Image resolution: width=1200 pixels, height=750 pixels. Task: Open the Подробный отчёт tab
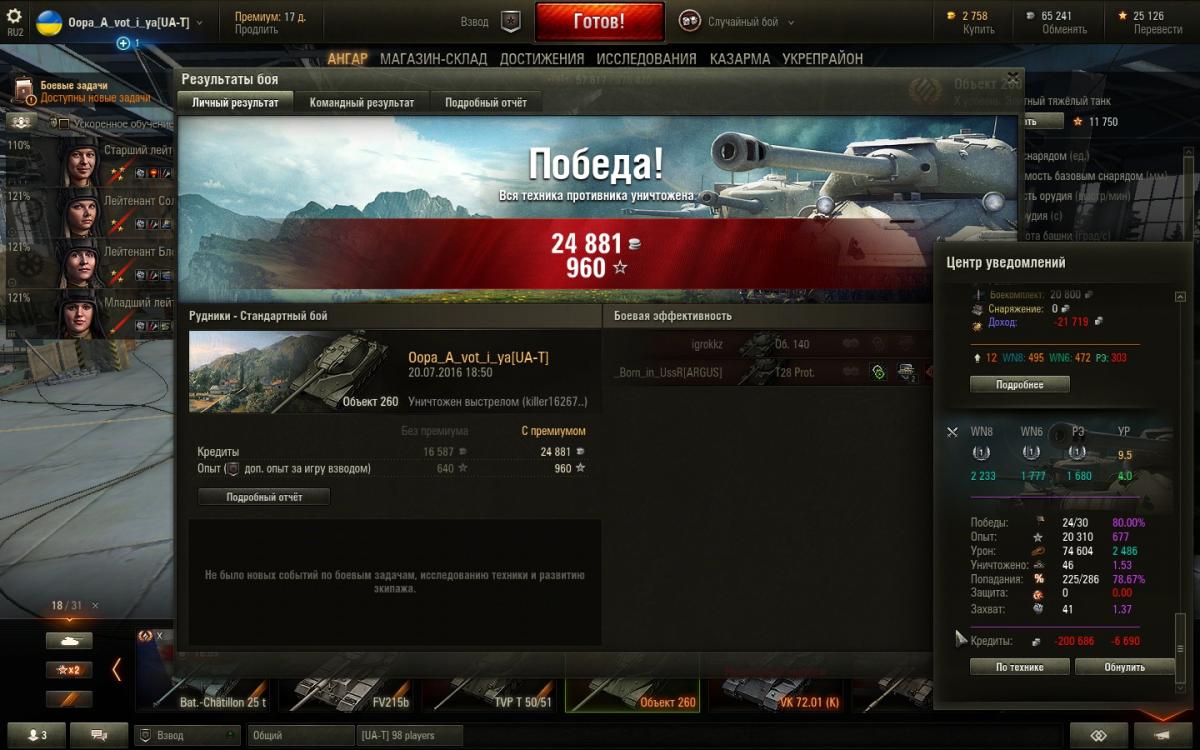(x=485, y=102)
